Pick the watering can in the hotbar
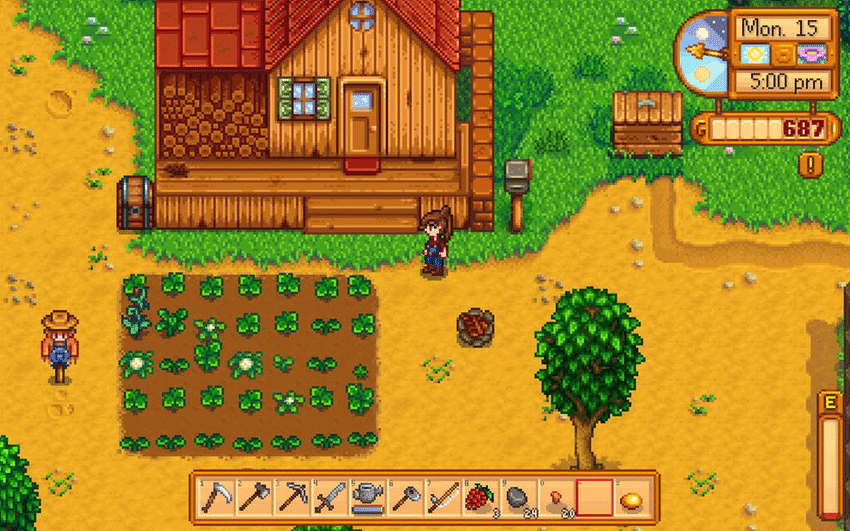 point(366,495)
